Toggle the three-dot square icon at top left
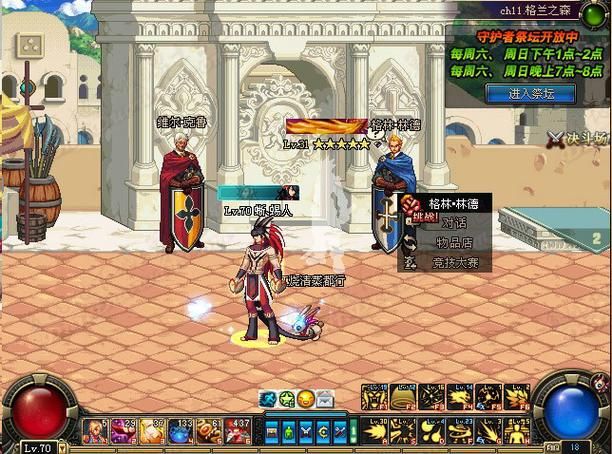 point(31,47)
